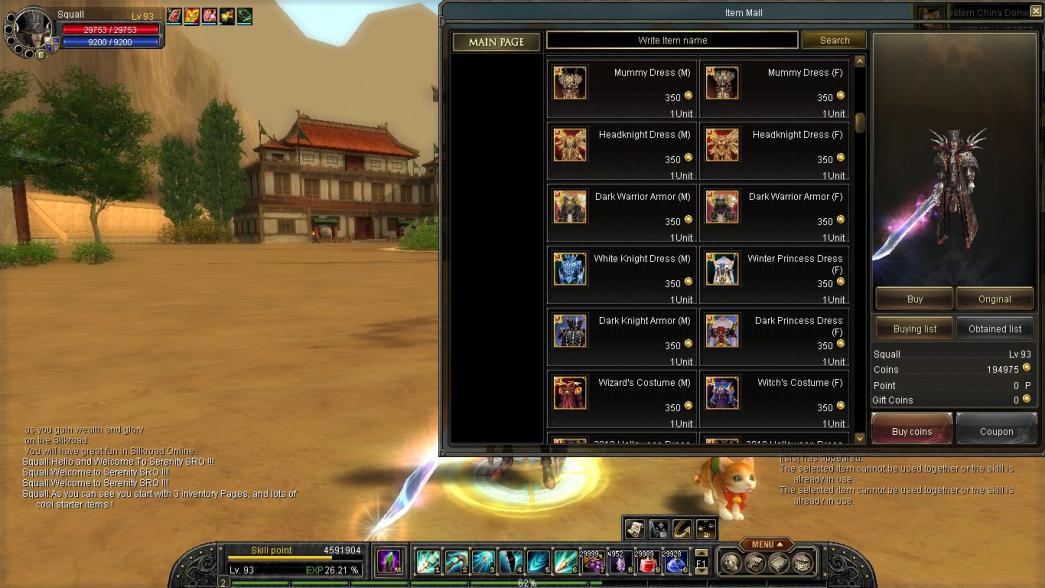Expand the MENU button on the bottom bar
Screen dimensions: 1045x588
click(767, 545)
